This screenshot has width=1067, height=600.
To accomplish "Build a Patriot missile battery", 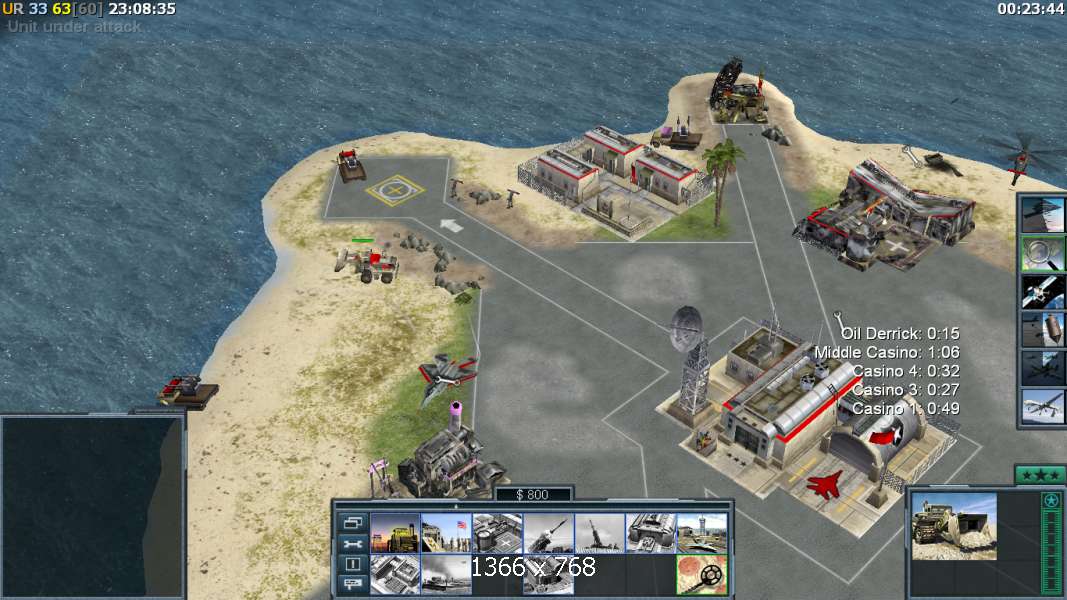I will (548, 533).
